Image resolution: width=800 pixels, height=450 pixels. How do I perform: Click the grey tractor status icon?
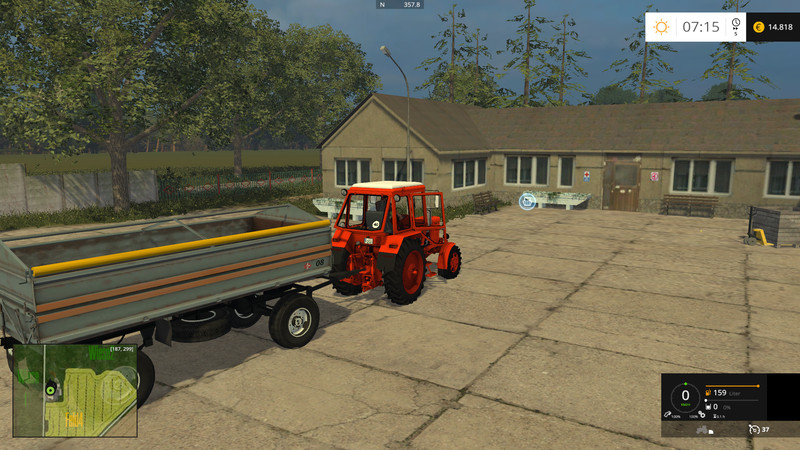[x=703, y=429]
